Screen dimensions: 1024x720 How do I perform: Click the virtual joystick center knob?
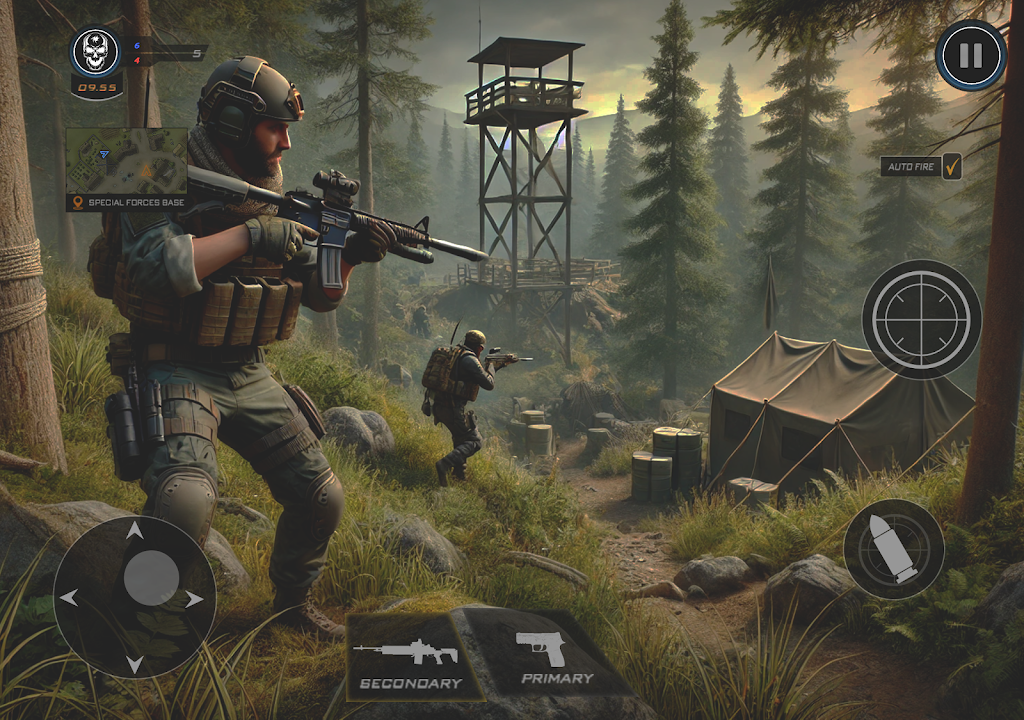[x=151, y=578]
